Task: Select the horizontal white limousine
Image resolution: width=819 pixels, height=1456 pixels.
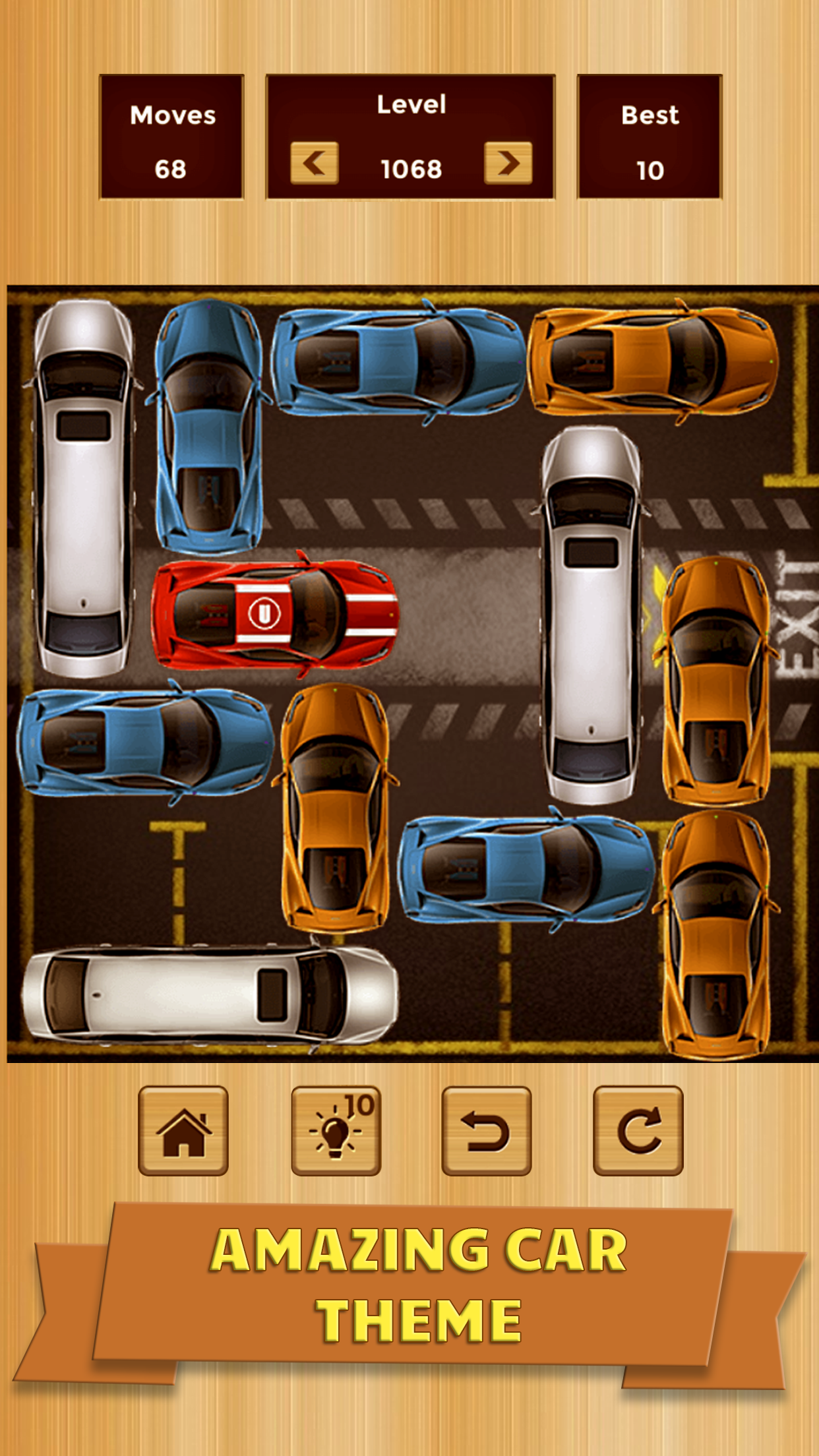Action: (x=210, y=995)
